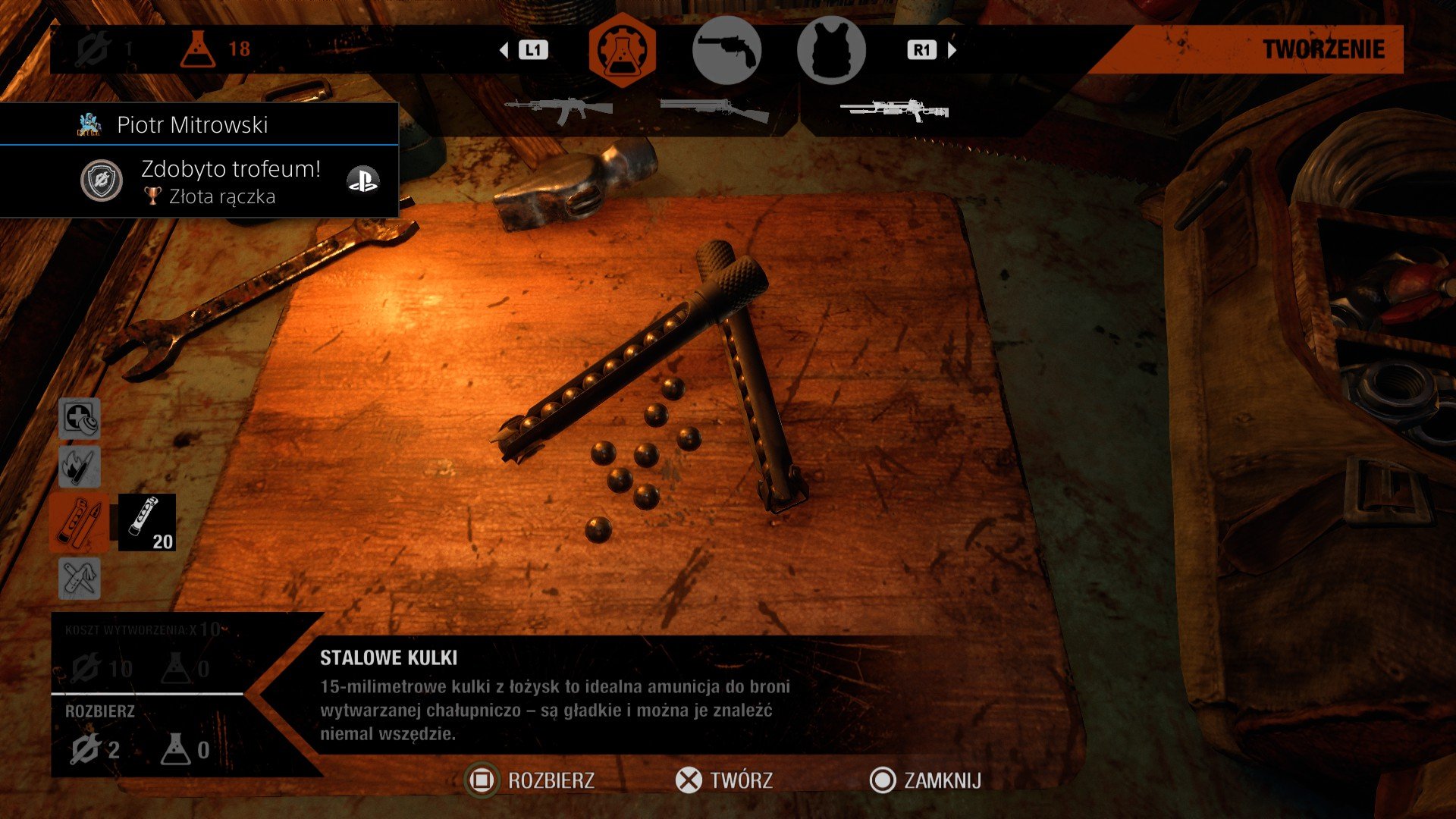Choose the assault rifle silhouette
Image resolution: width=1456 pixels, height=819 pixels.
coord(558,110)
